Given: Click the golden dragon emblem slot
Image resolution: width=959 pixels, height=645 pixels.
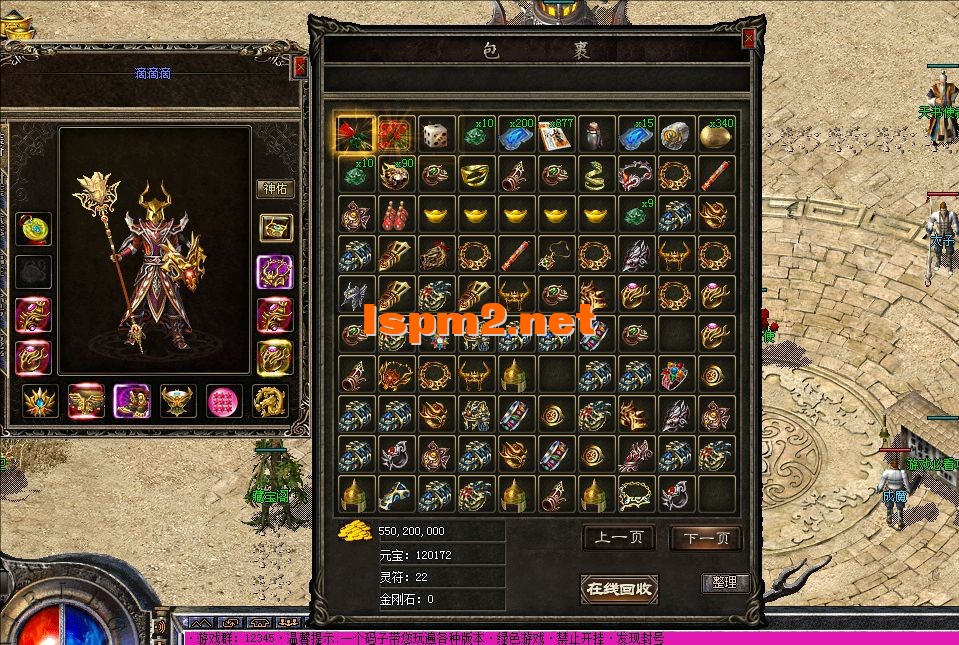Looking at the screenshot, I should click(270, 401).
